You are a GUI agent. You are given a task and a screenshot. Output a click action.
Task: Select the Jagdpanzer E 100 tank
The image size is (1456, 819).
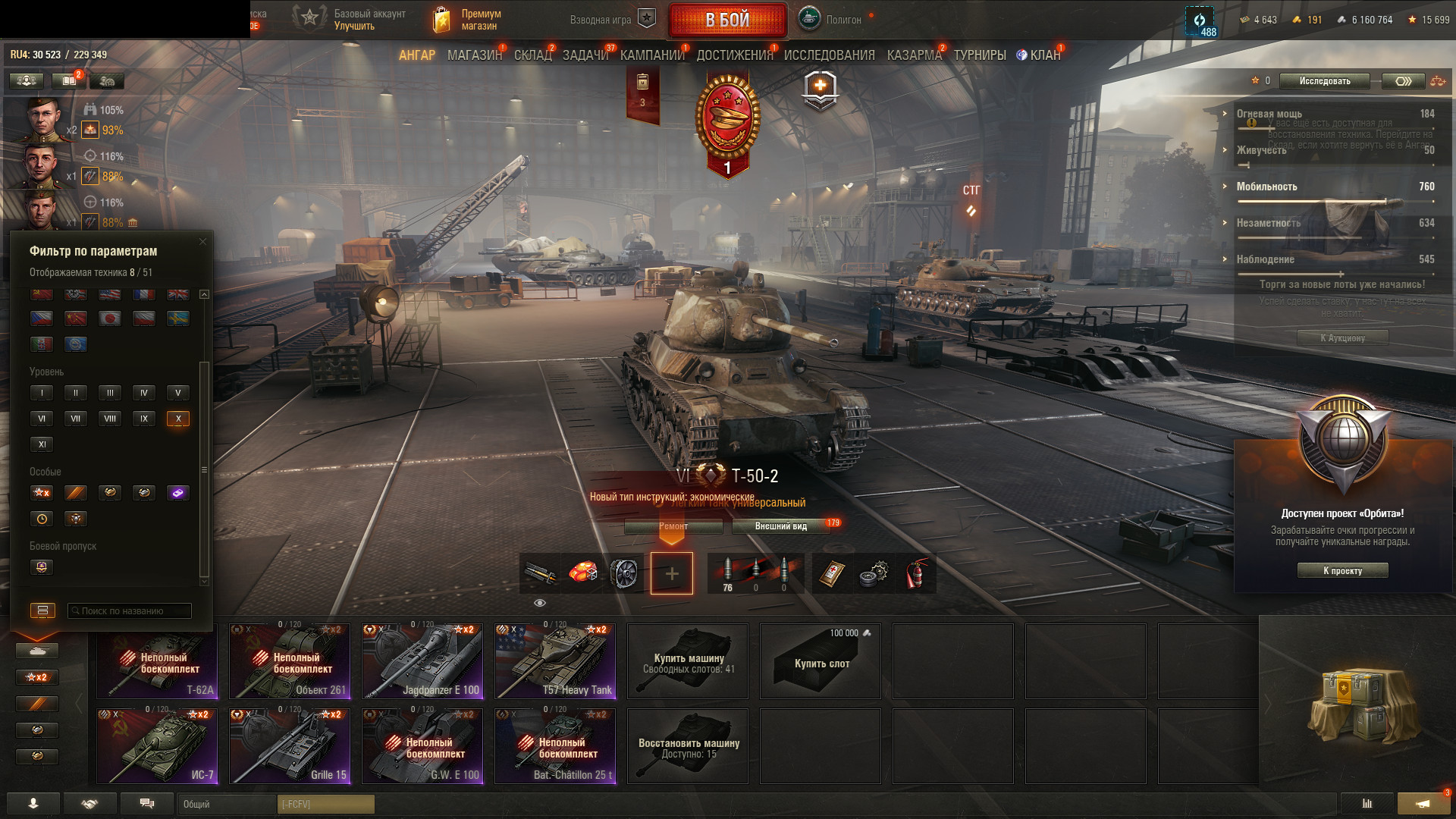422,661
